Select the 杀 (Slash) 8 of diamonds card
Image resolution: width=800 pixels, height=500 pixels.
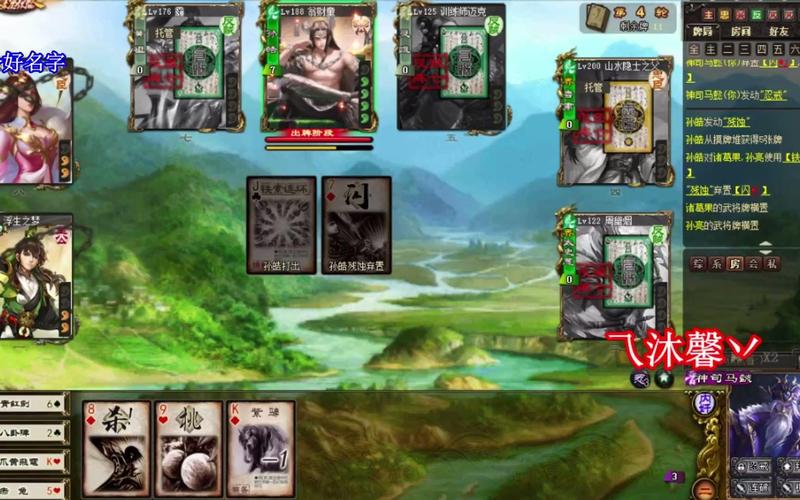(x=117, y=447)
